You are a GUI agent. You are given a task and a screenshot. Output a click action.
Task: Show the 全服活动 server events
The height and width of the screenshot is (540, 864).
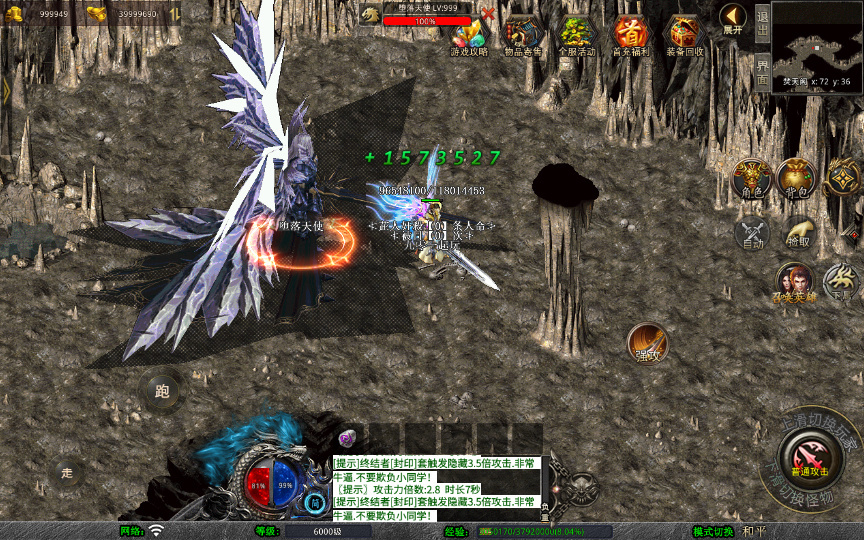point(576,35)
